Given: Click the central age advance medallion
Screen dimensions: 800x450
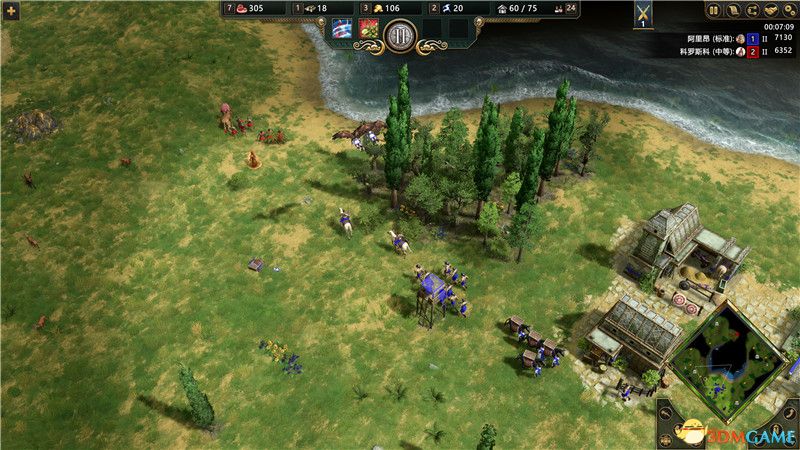Looking at the screenshot, I should [400, 38].
